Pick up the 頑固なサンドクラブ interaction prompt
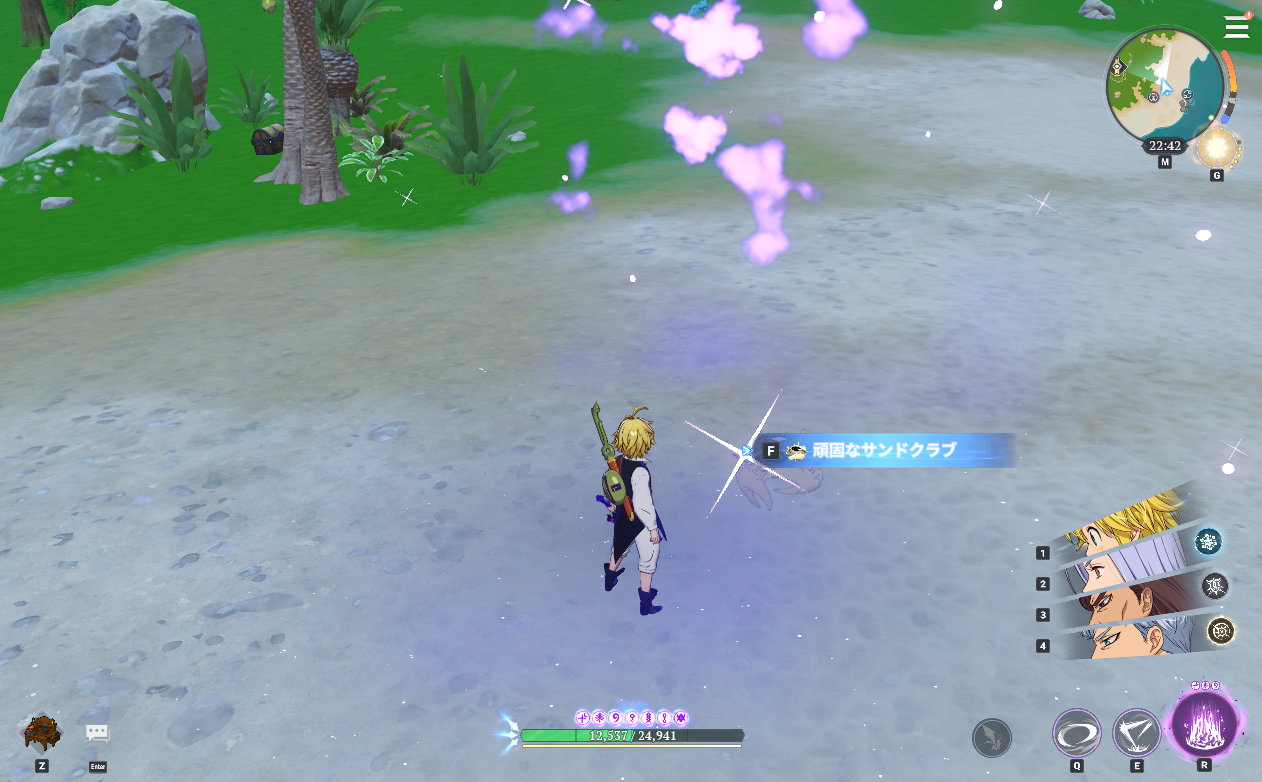 pyautogui.click(x=883, y=451)
